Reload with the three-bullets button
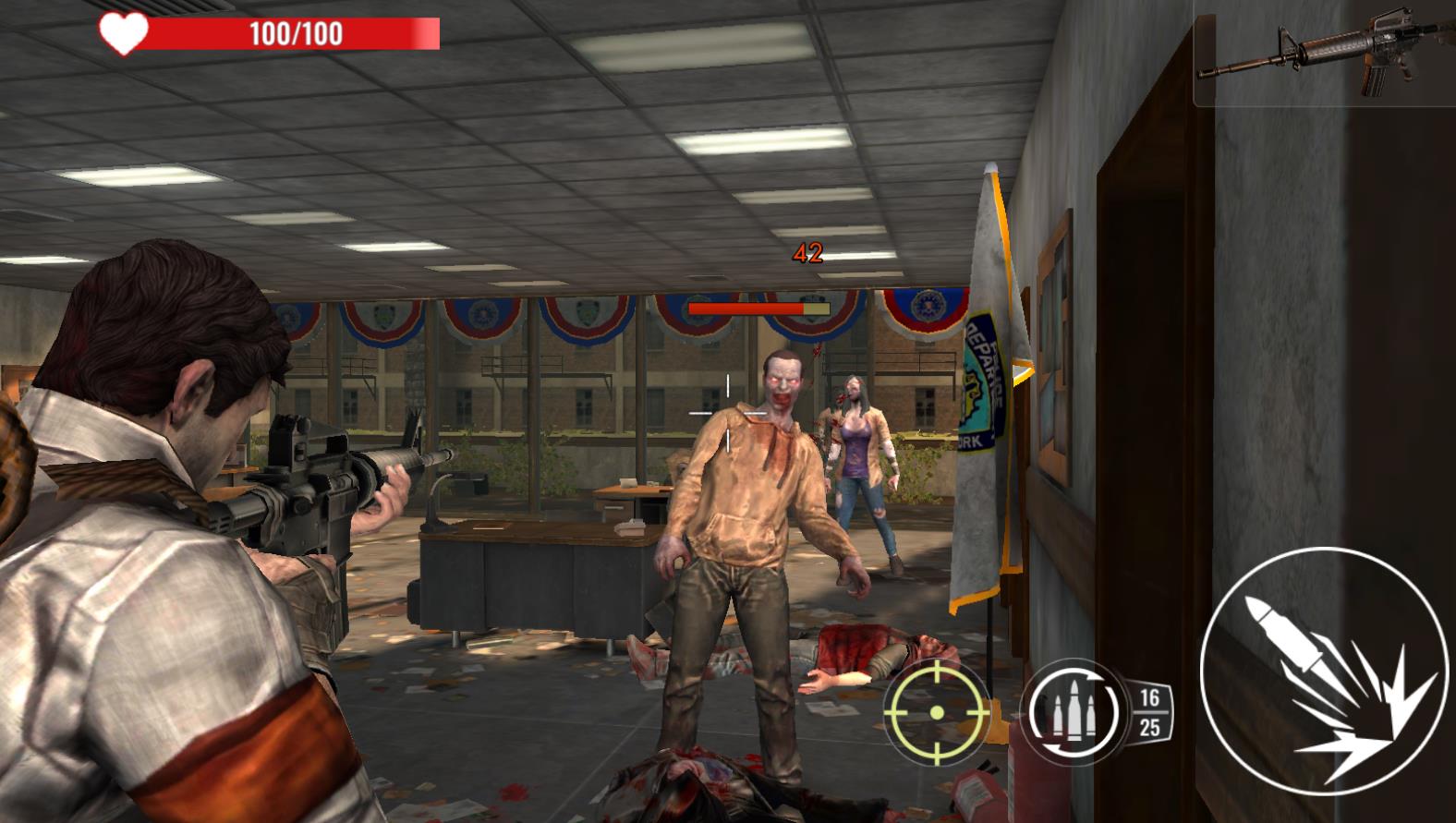The width and height of the screenshot is (1456, 823). click(x=1073, y=712)
